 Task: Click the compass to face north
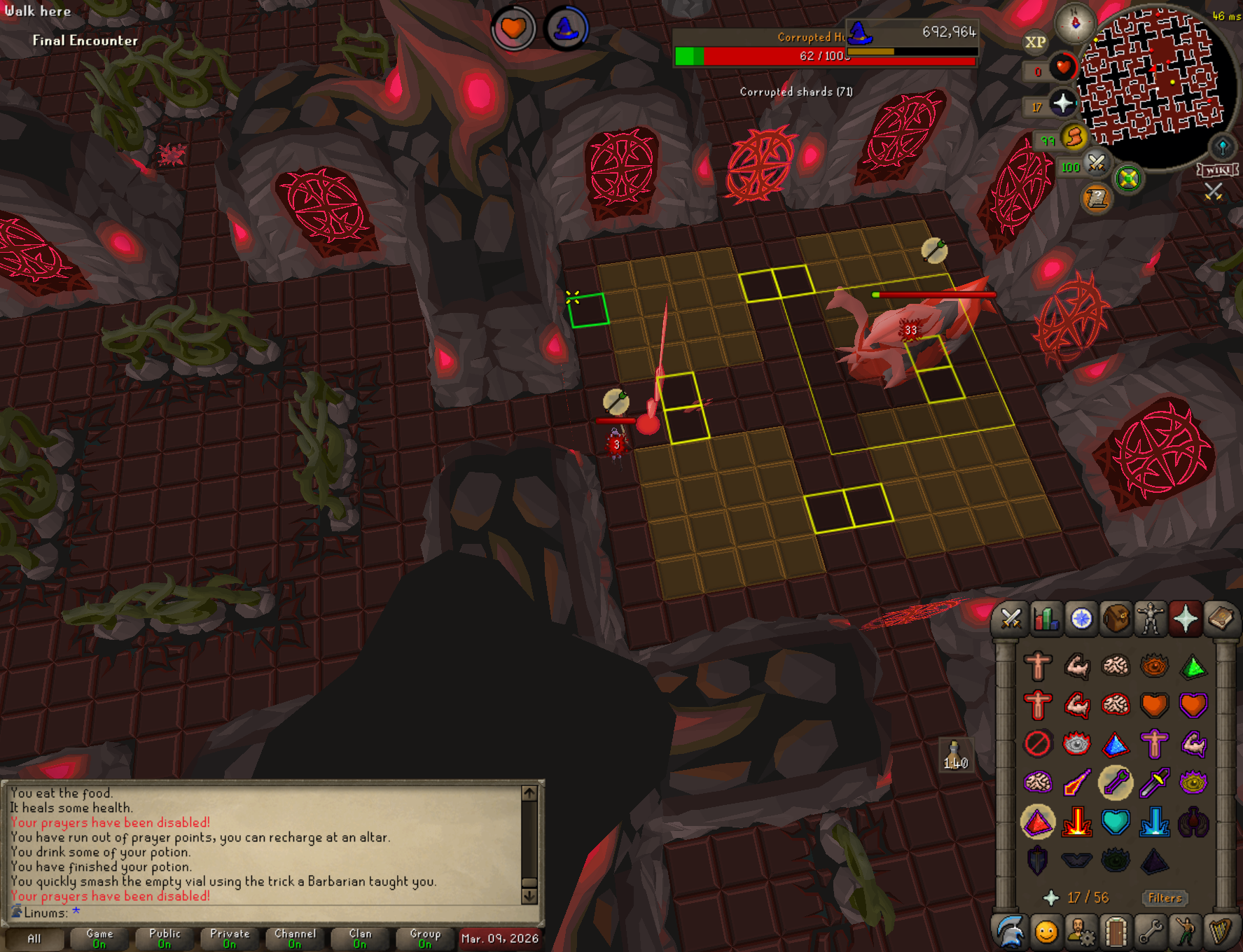pos(1075,23)
